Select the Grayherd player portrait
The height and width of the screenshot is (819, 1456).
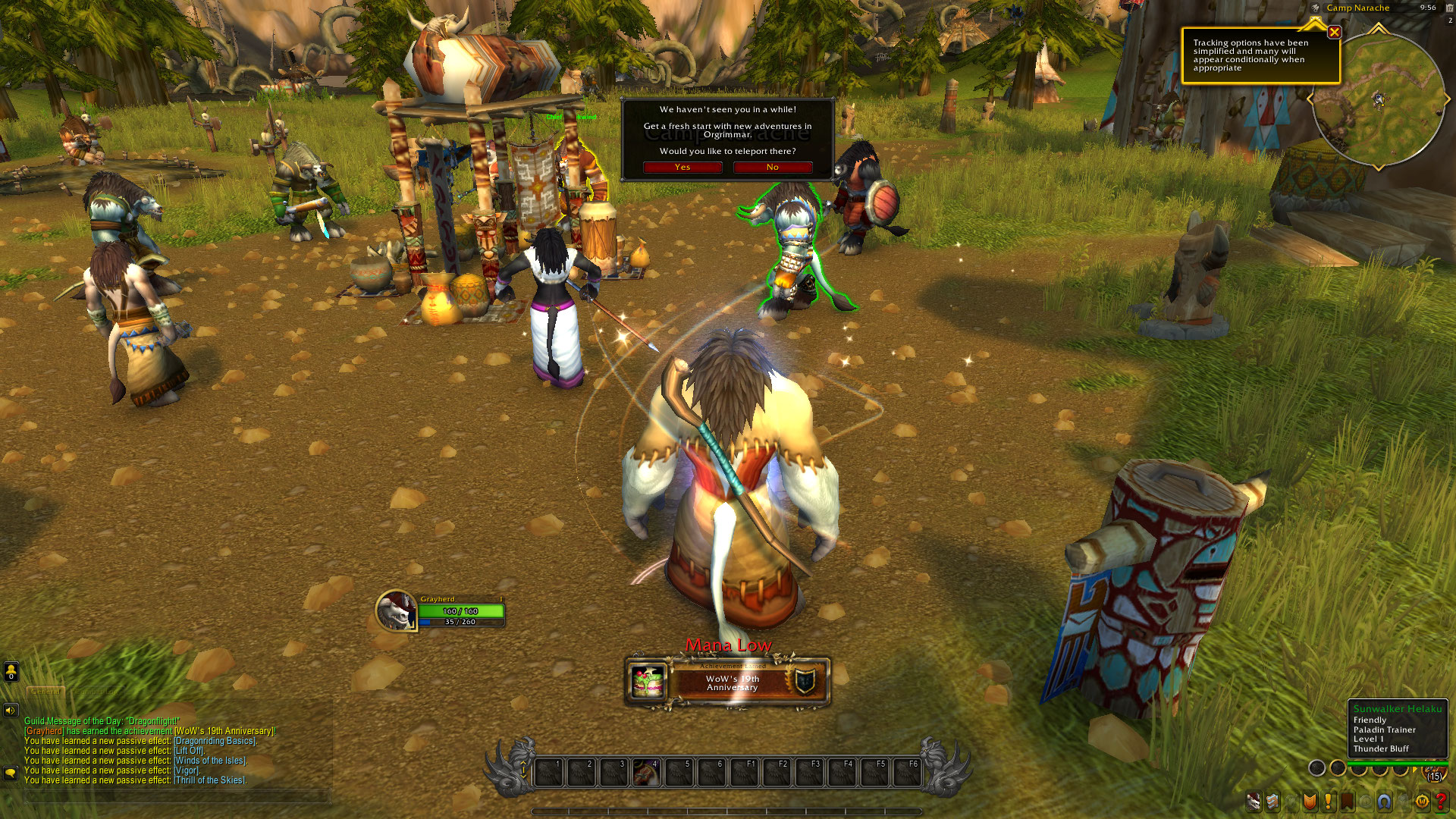(x=396, y=610)
